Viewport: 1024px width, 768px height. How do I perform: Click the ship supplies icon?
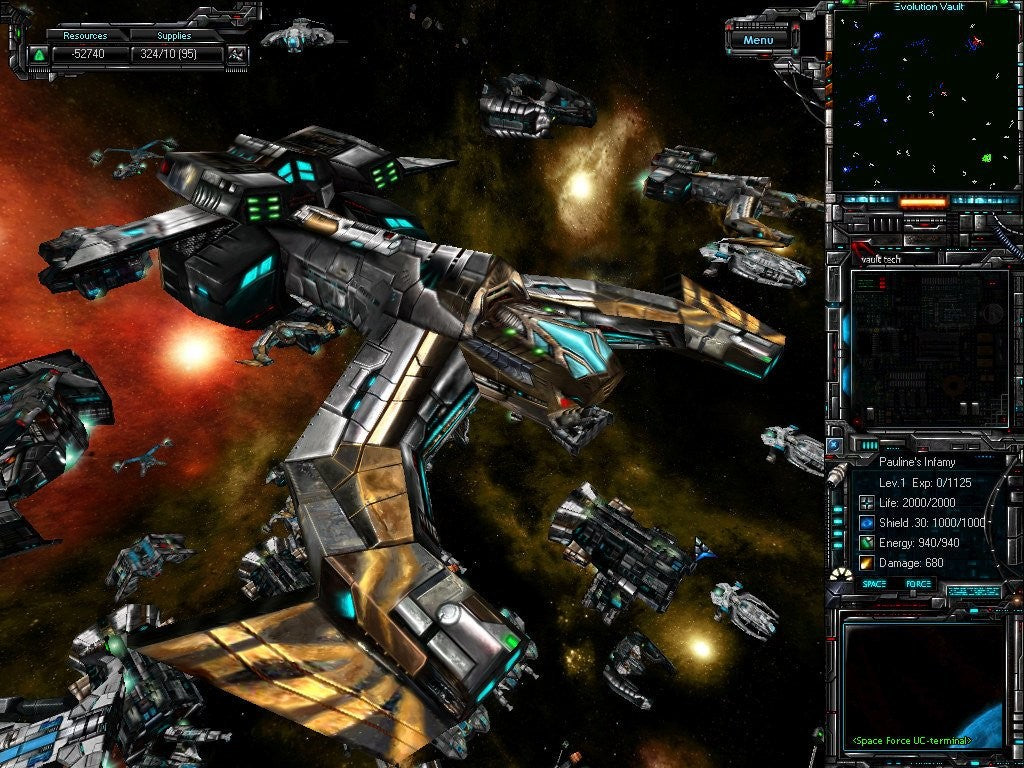[x=237, y=54]
